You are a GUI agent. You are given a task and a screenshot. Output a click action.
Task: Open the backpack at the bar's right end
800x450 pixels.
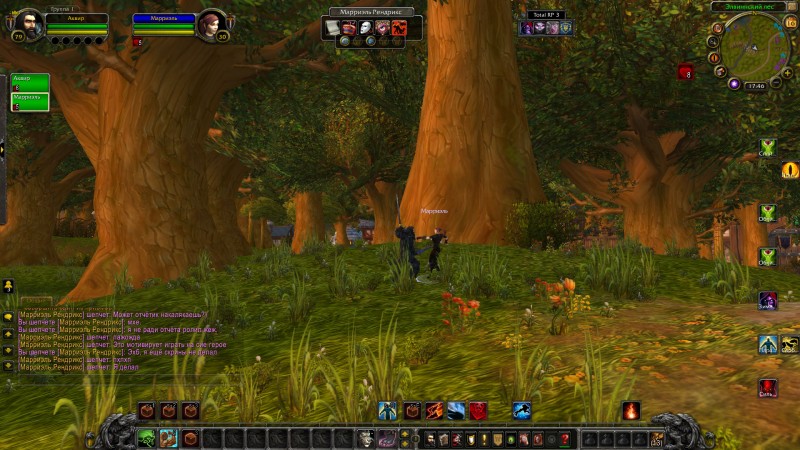click(657, 438)
